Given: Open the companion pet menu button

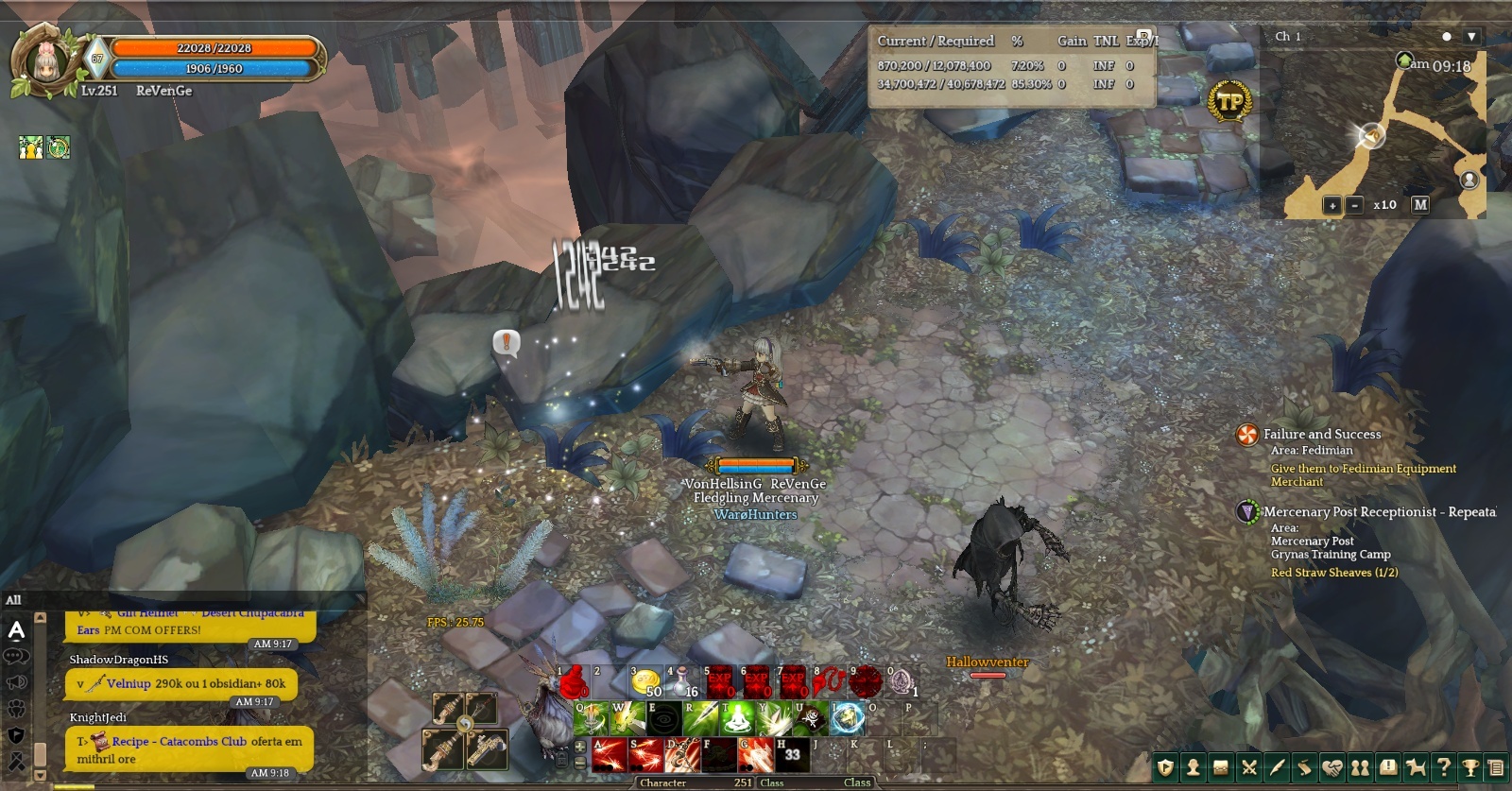Looking at the screenshot, I should [1416, 767].
